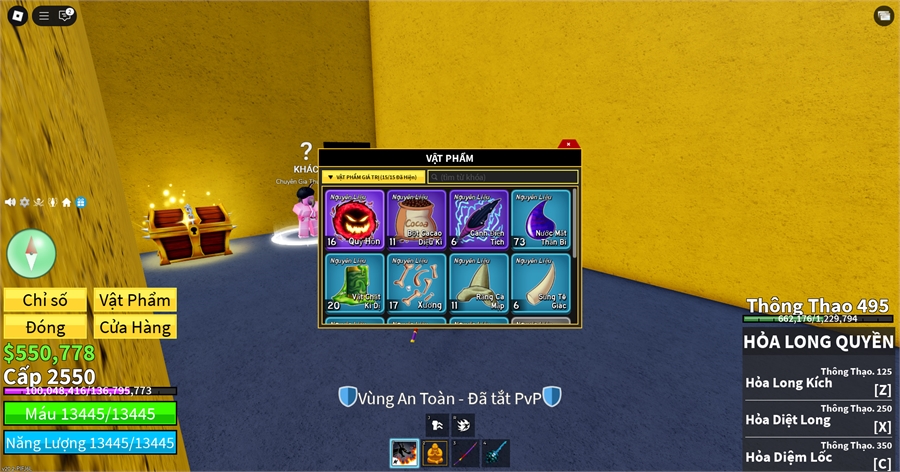The height and width of the screenshot is (472, 900).
Task: Pick the Sừng Tê Giác horn item
Action: coord(540,282)
